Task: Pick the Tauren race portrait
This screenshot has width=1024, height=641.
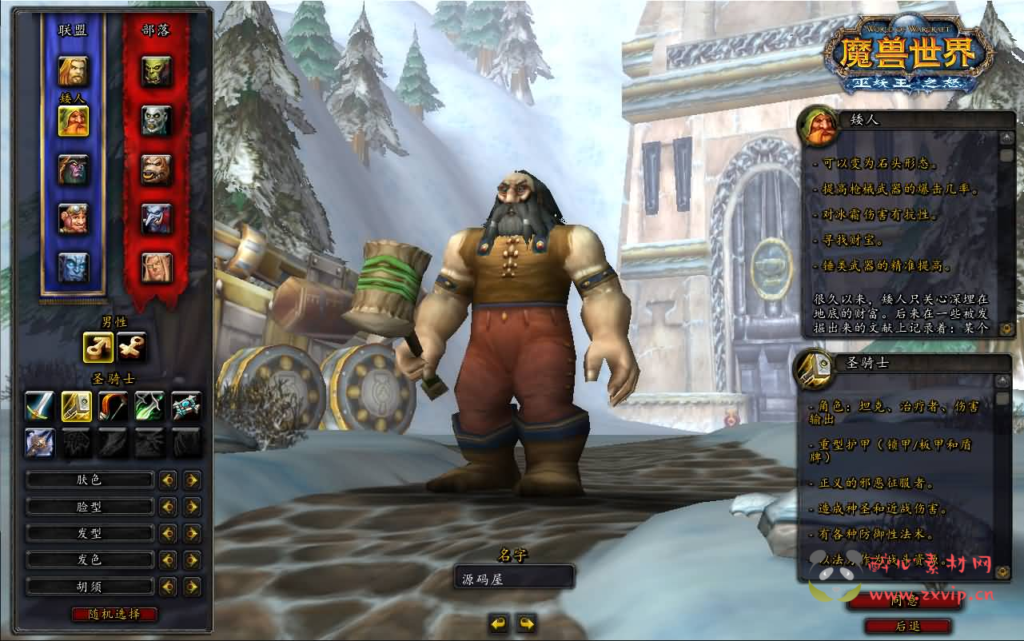Action: click(156, 169)
